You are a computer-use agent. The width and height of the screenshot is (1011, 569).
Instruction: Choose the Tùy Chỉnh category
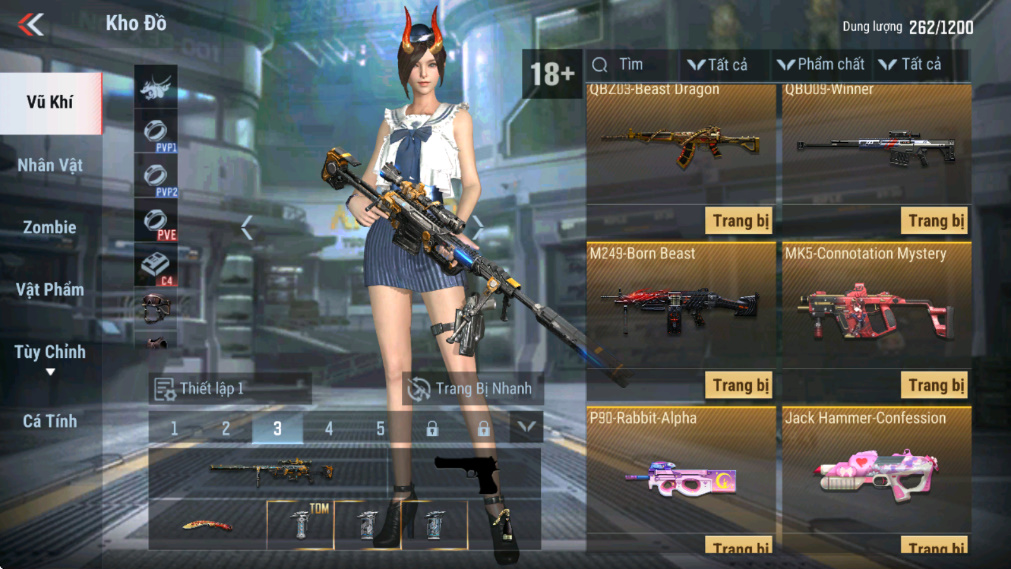[x=50, y=352]
